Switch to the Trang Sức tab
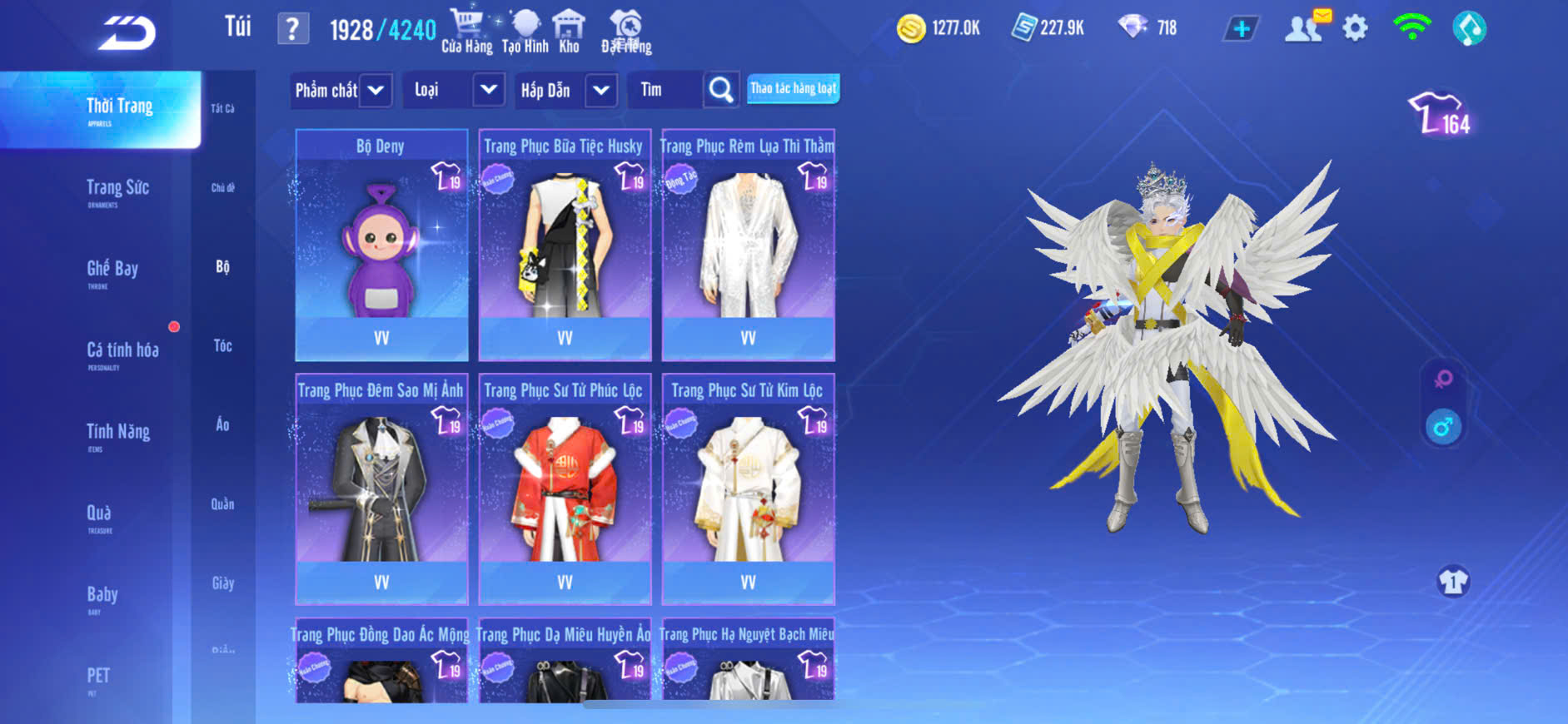Viewport: 1568px width, 724px height. click(117, 190)
